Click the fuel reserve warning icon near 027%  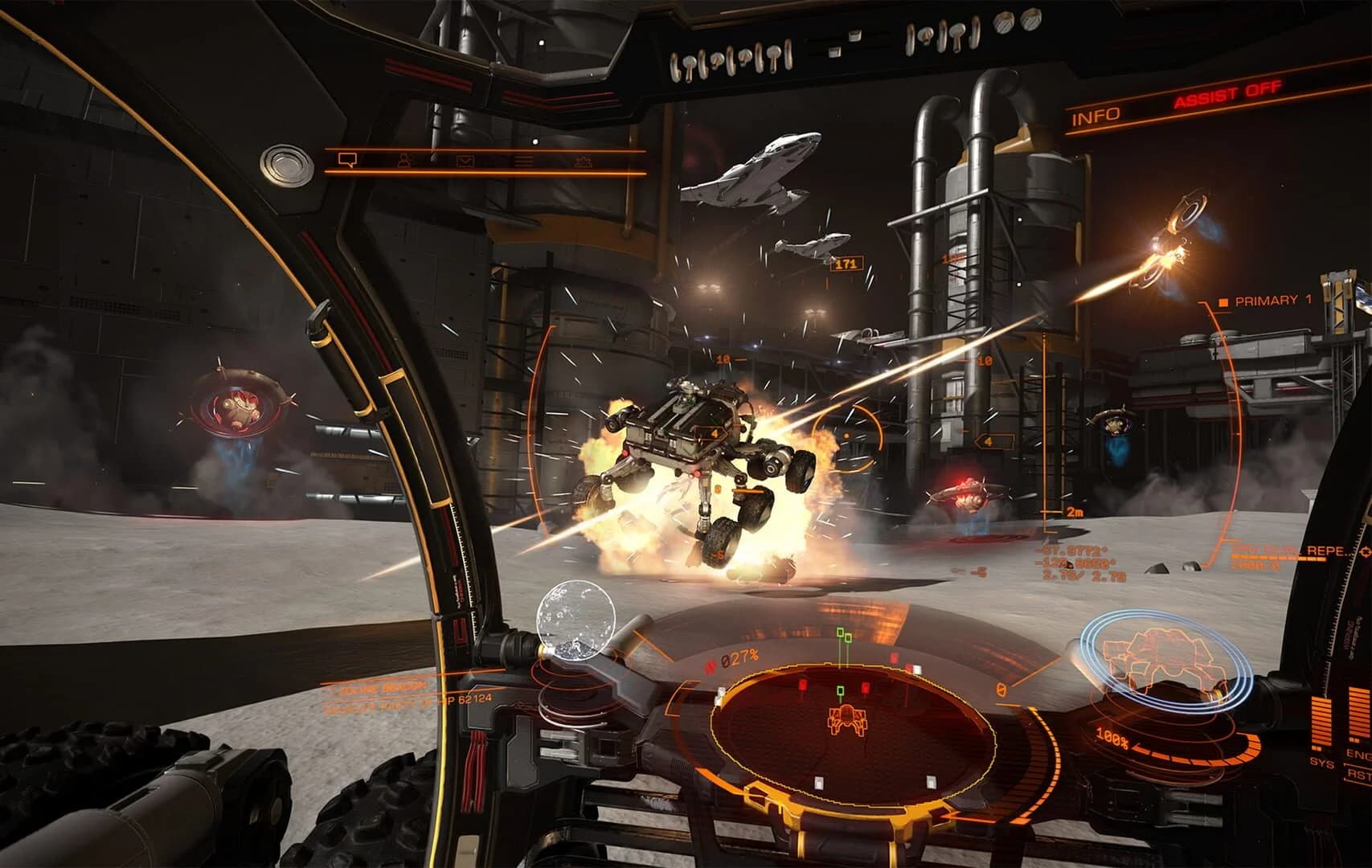pos(711,663)
